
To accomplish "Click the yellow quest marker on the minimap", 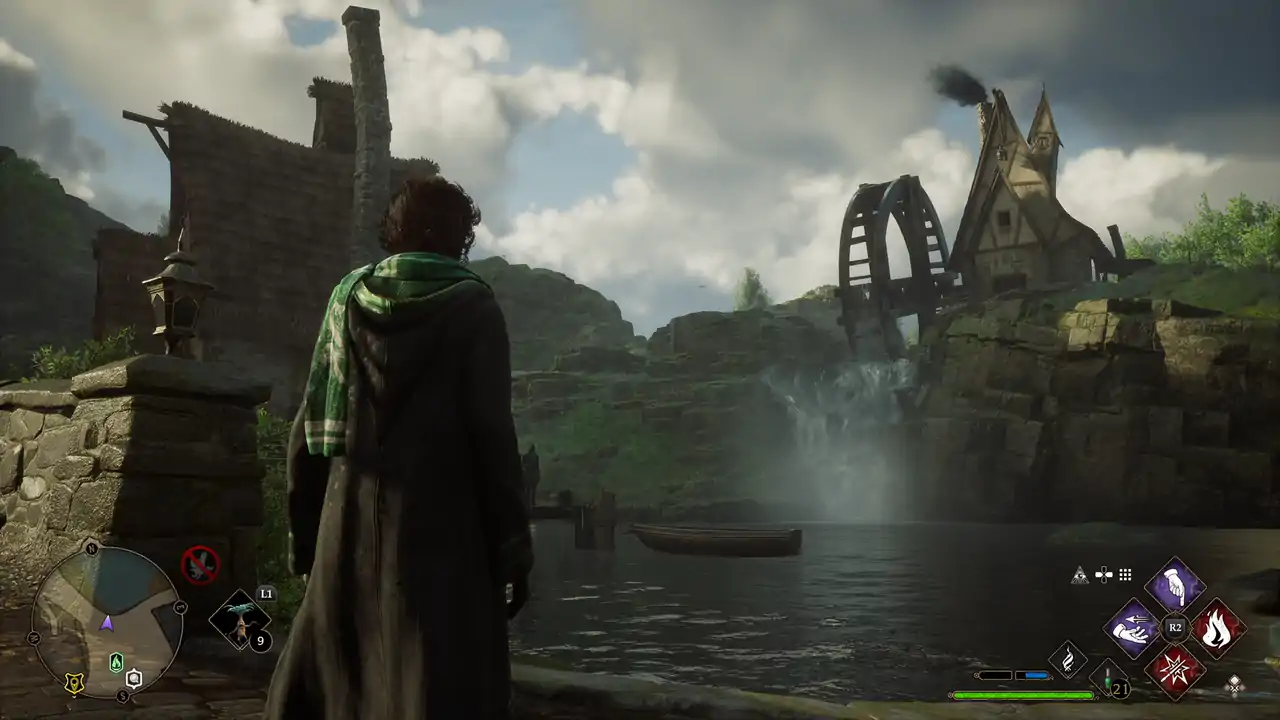I will [73, 683].
